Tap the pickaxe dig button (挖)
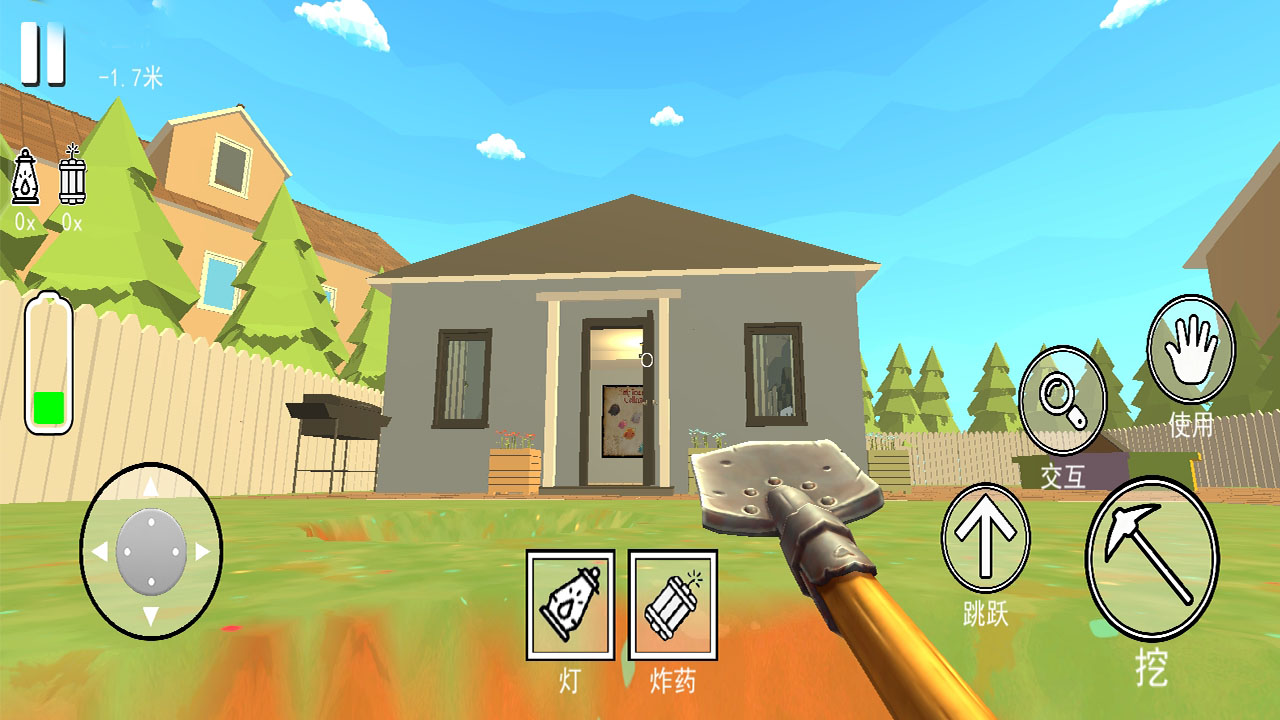Screen dimensions: 1280x720 click(x=1151, y=557)
